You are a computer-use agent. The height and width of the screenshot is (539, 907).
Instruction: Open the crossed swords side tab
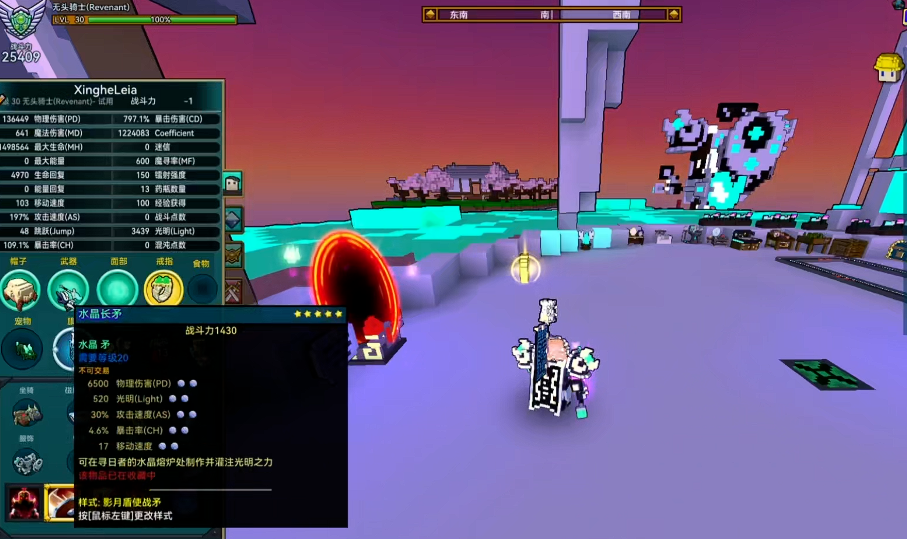(x=232, y=292)
